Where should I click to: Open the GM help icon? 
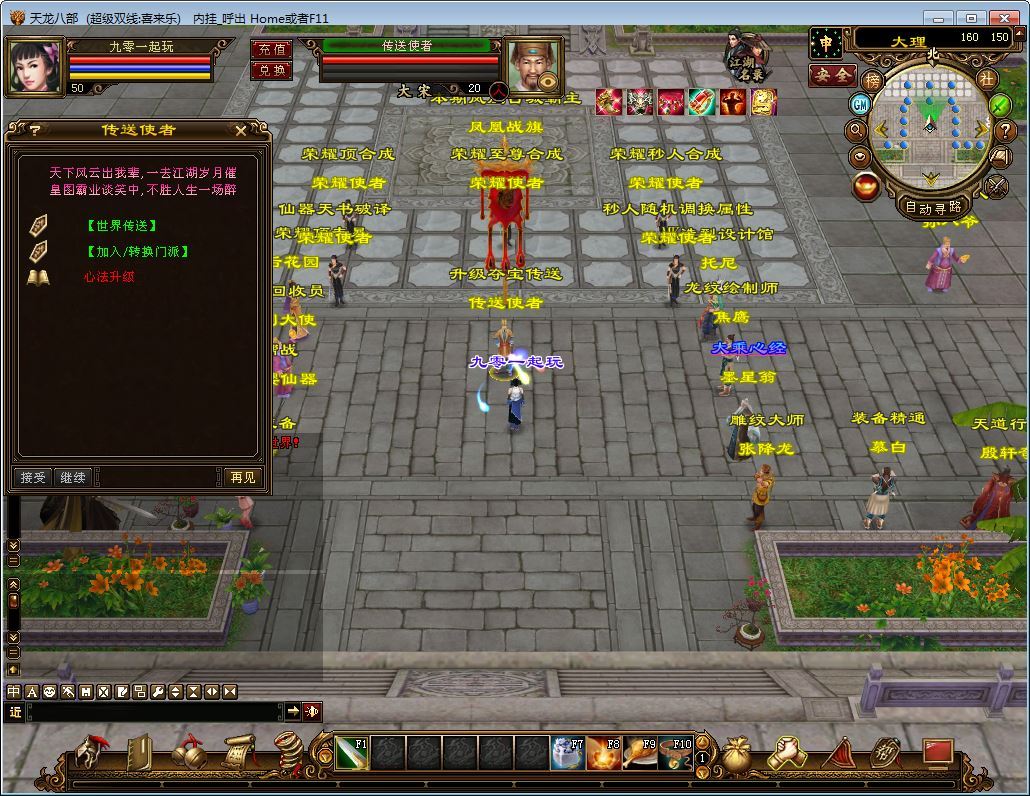860,104
